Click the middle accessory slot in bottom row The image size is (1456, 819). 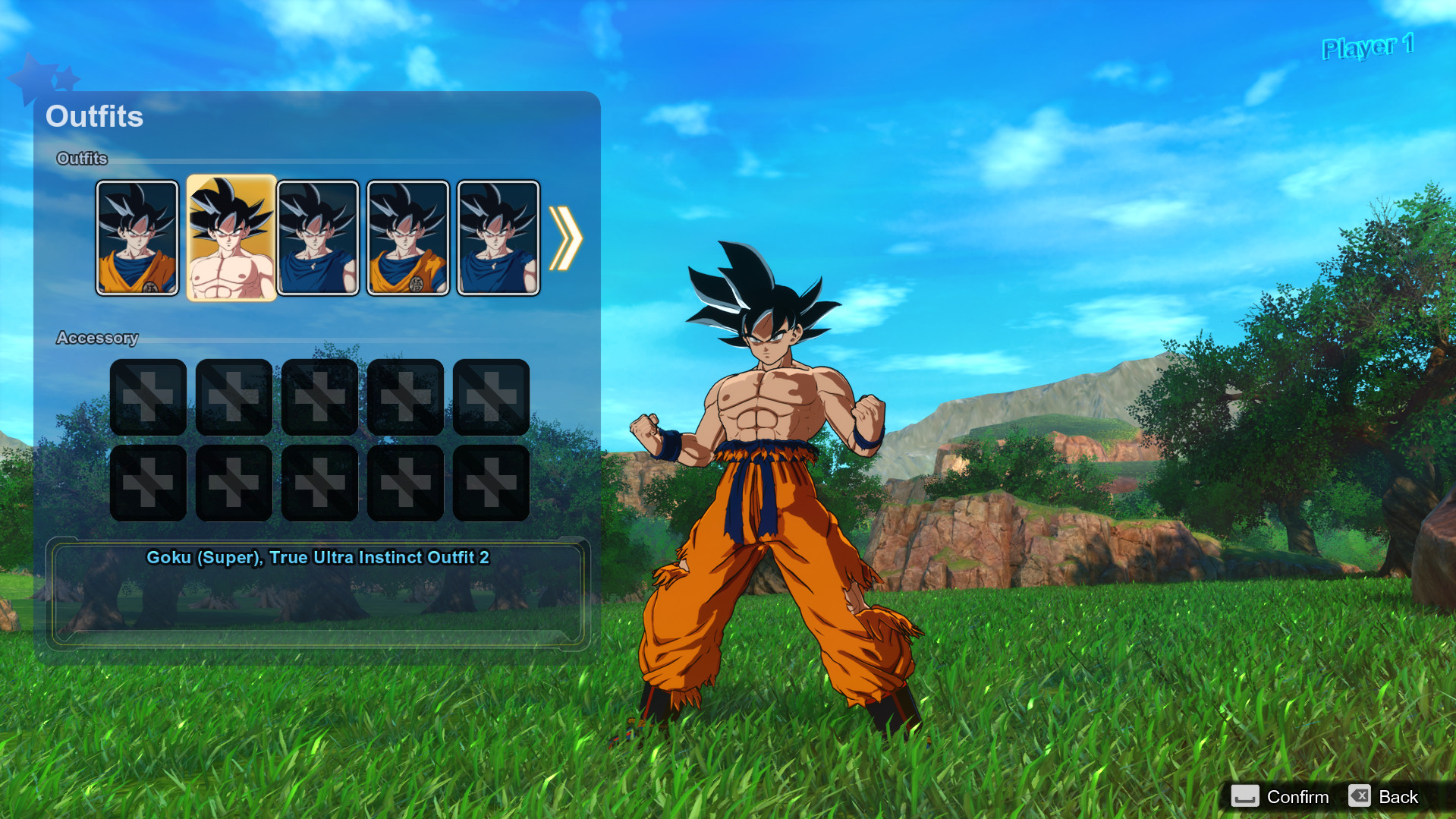[319, 484]
